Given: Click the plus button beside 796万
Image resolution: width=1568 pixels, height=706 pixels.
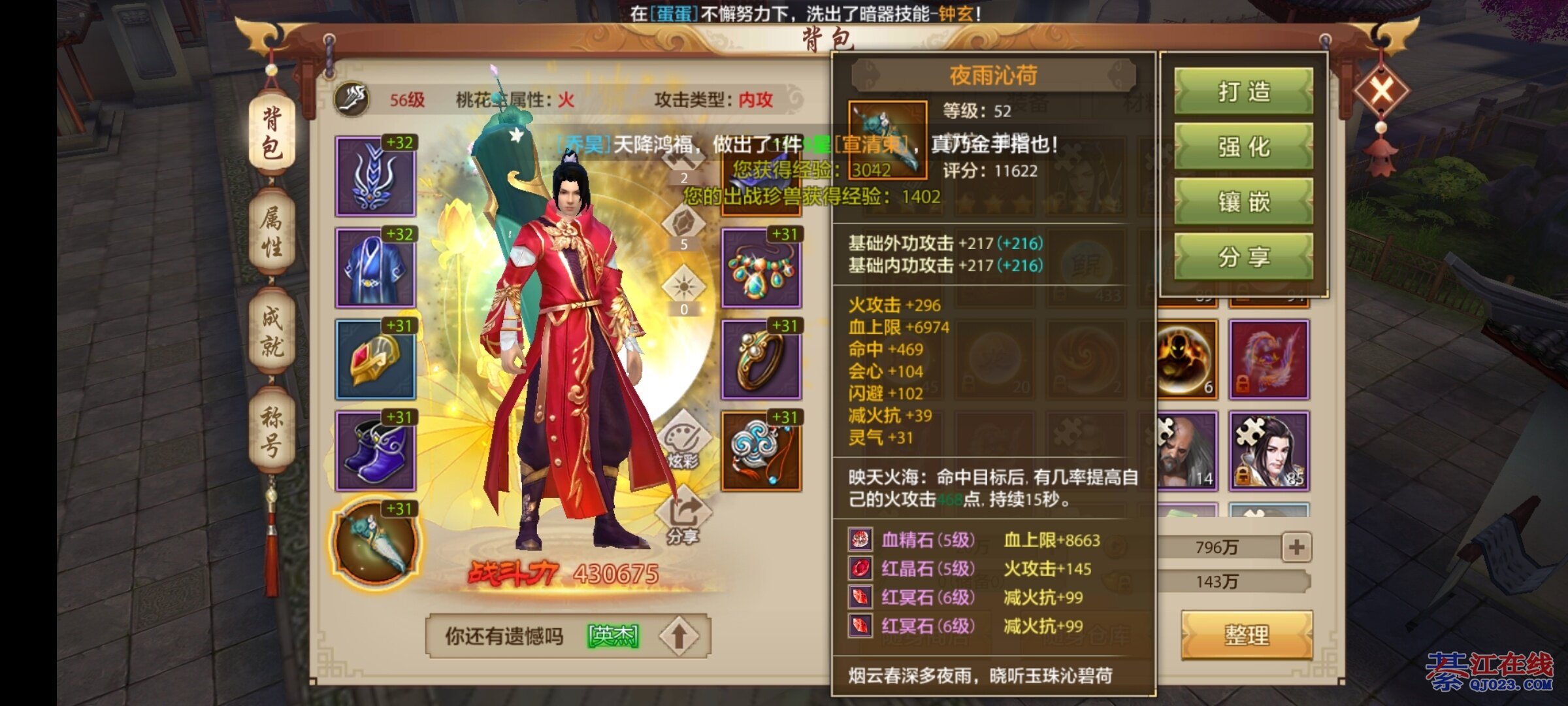Looking at the screenshot, I should pos(1296,547).
